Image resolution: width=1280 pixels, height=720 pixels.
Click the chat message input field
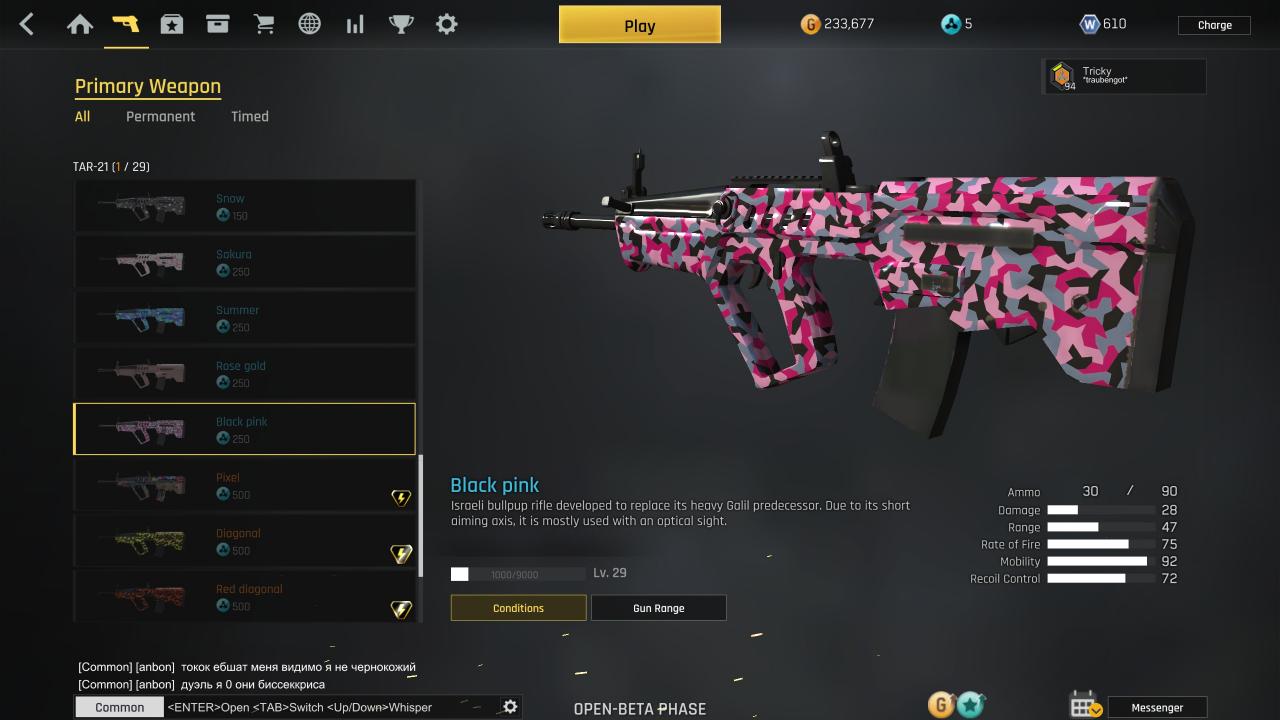point(330,707)
